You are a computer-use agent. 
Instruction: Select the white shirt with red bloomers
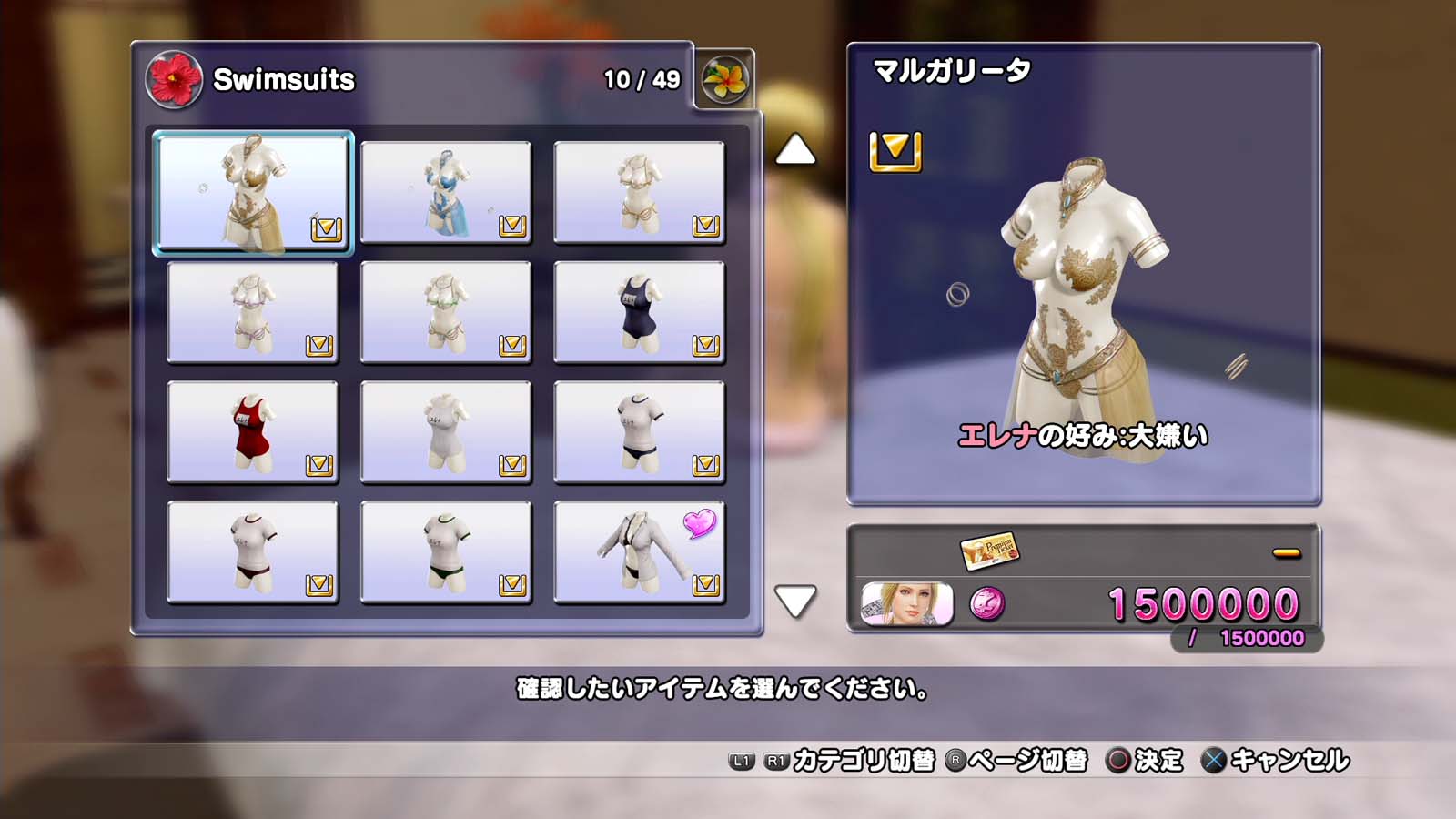(253, 552)
